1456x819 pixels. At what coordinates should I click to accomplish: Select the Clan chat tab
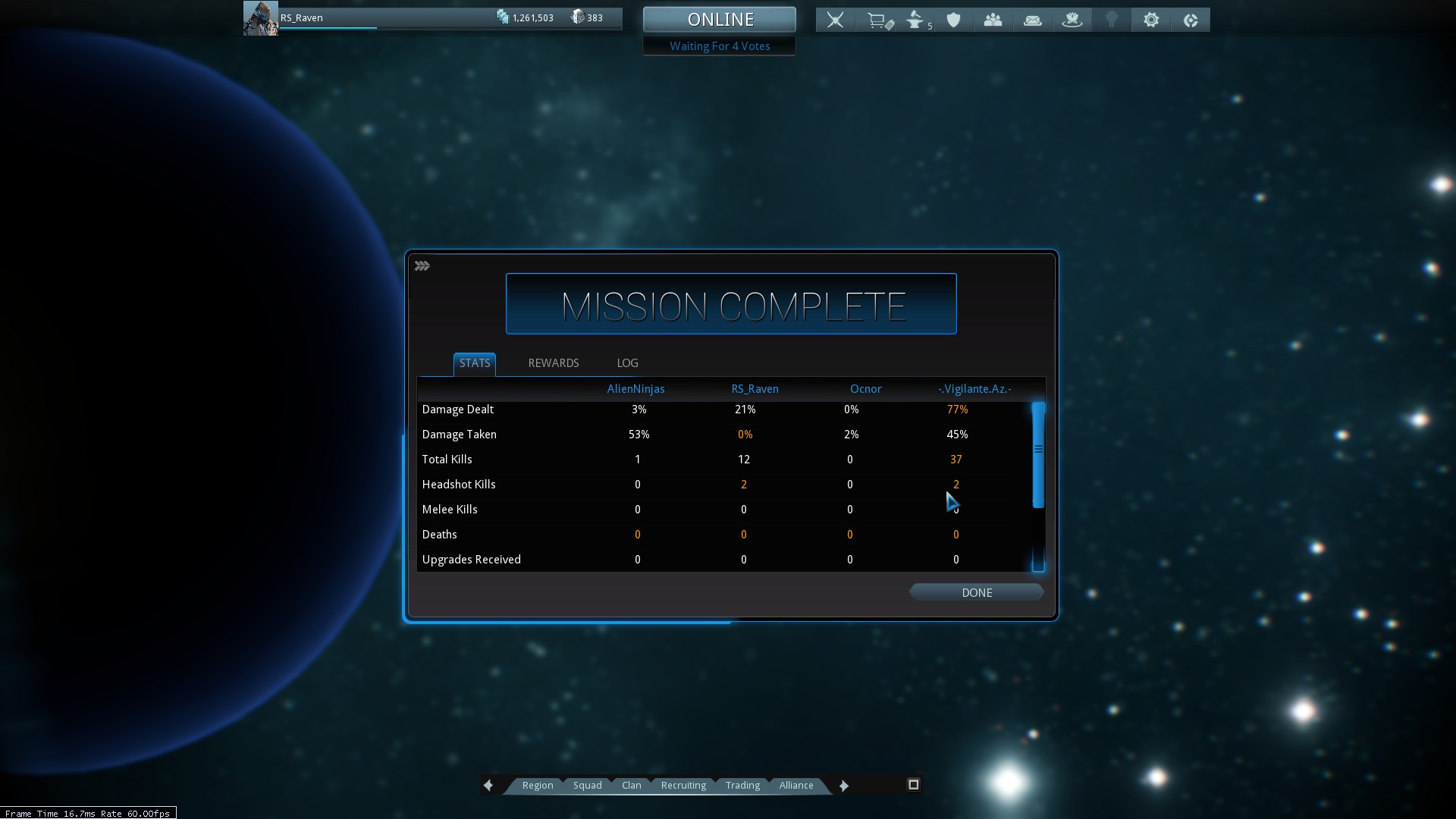(x=631, y=786)
